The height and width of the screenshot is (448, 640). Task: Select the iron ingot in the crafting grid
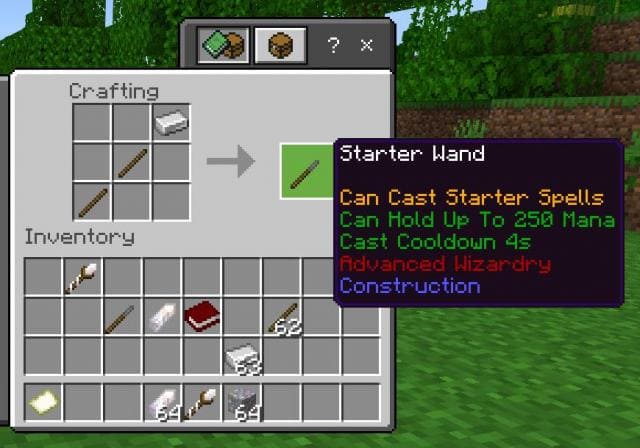tap(172, 123)
